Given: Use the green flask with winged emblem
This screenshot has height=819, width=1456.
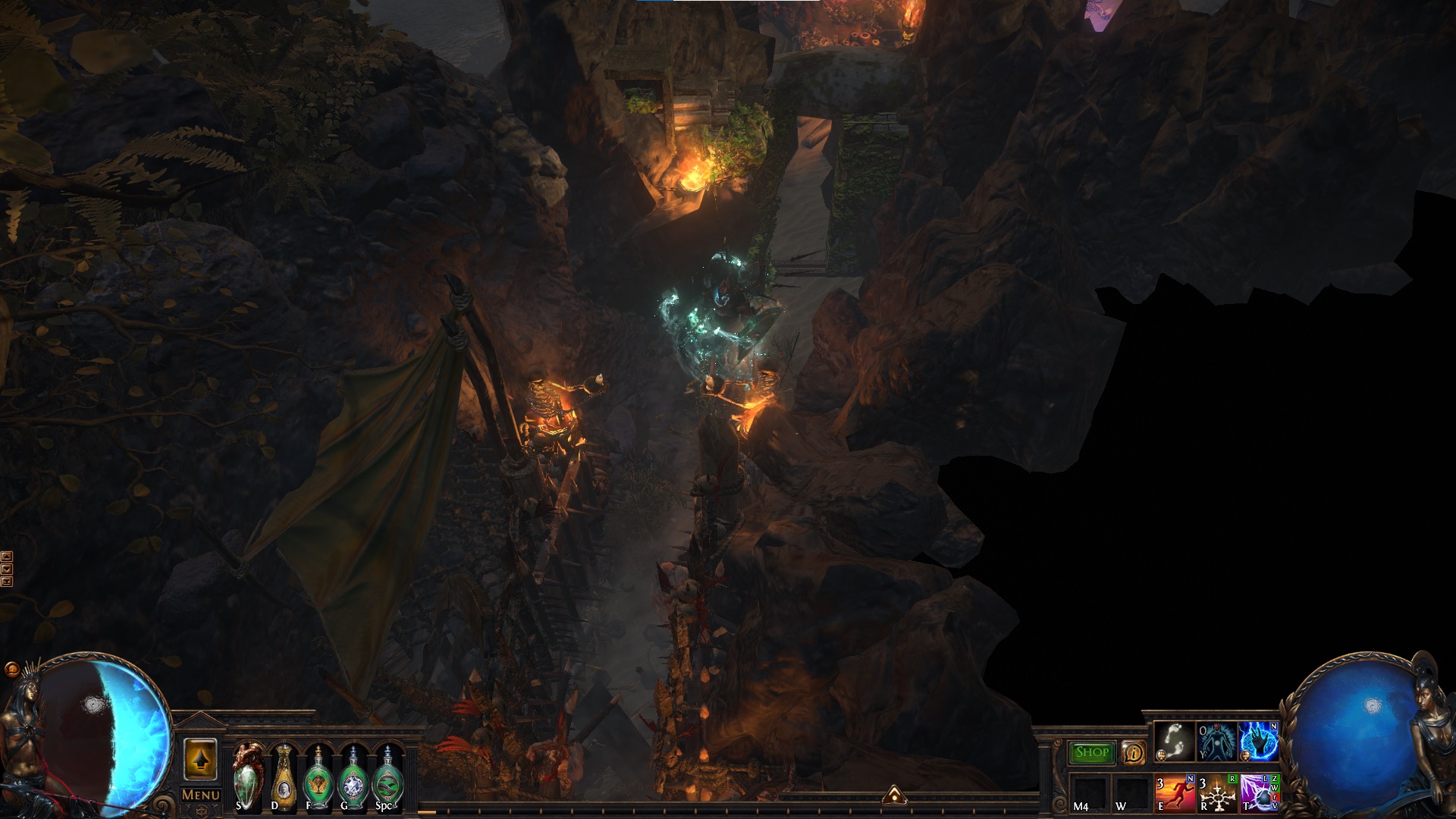Looking at the screenshot, I should [x=318, y=778].
